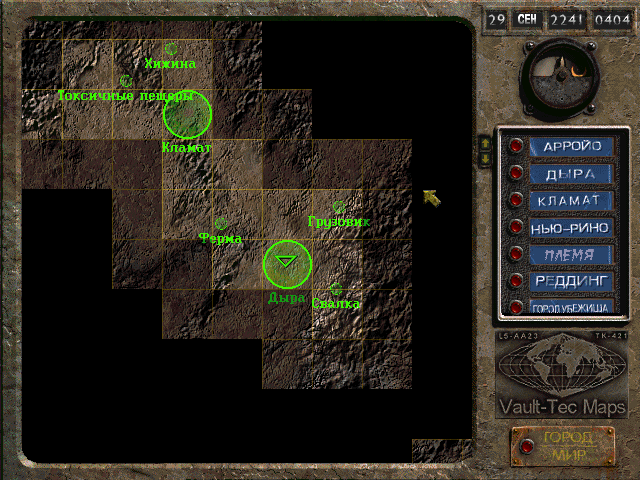The image size is (640, 480).
Task: Choose Реддинг from the location list
Action: tap(571, 281)
